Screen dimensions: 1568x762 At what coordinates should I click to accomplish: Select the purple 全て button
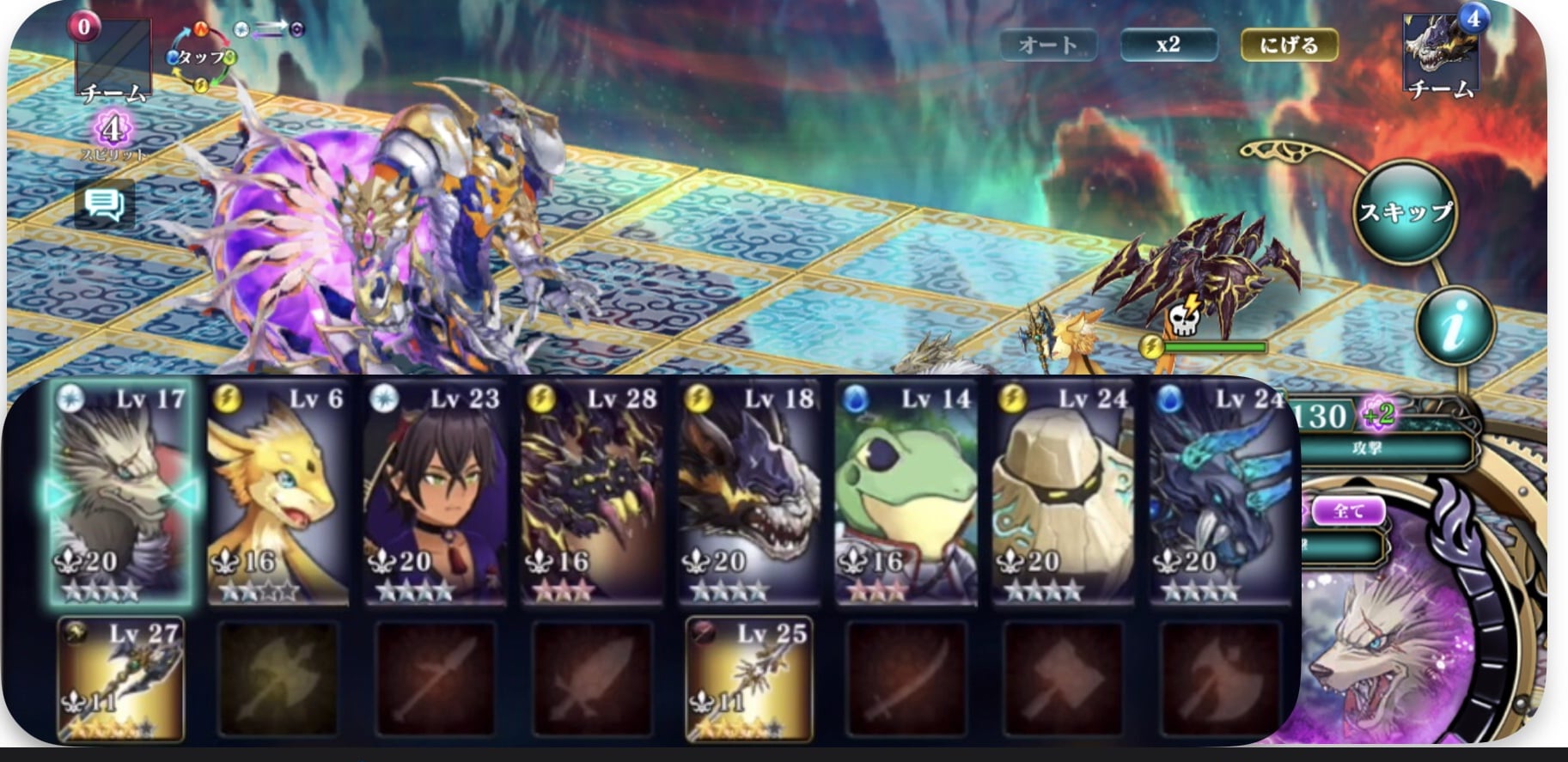[x=1347, y=512]
